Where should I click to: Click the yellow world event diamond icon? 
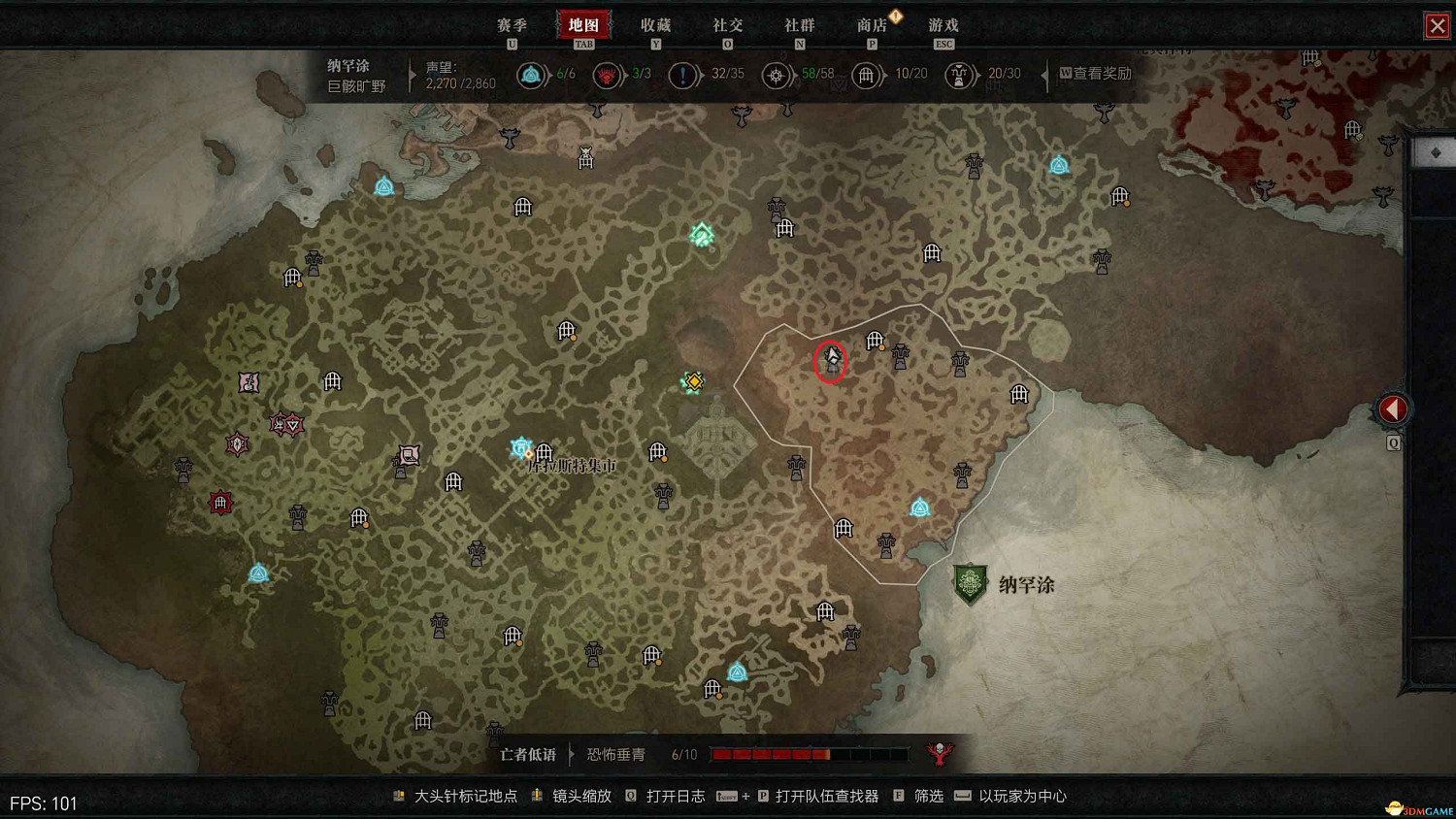coord(692,381)
